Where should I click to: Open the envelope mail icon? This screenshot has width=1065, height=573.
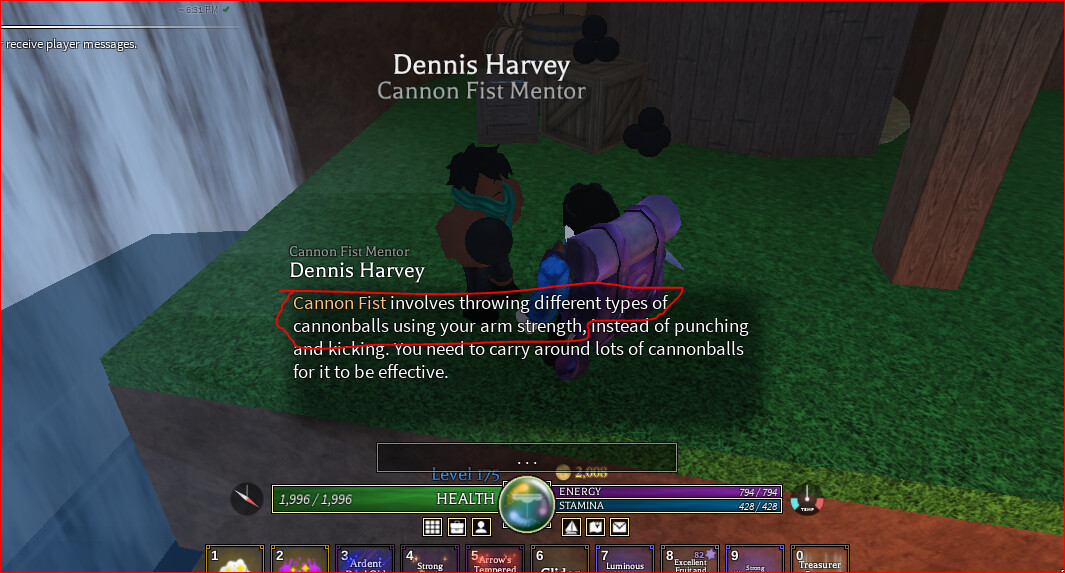click(x=619, y=526)
